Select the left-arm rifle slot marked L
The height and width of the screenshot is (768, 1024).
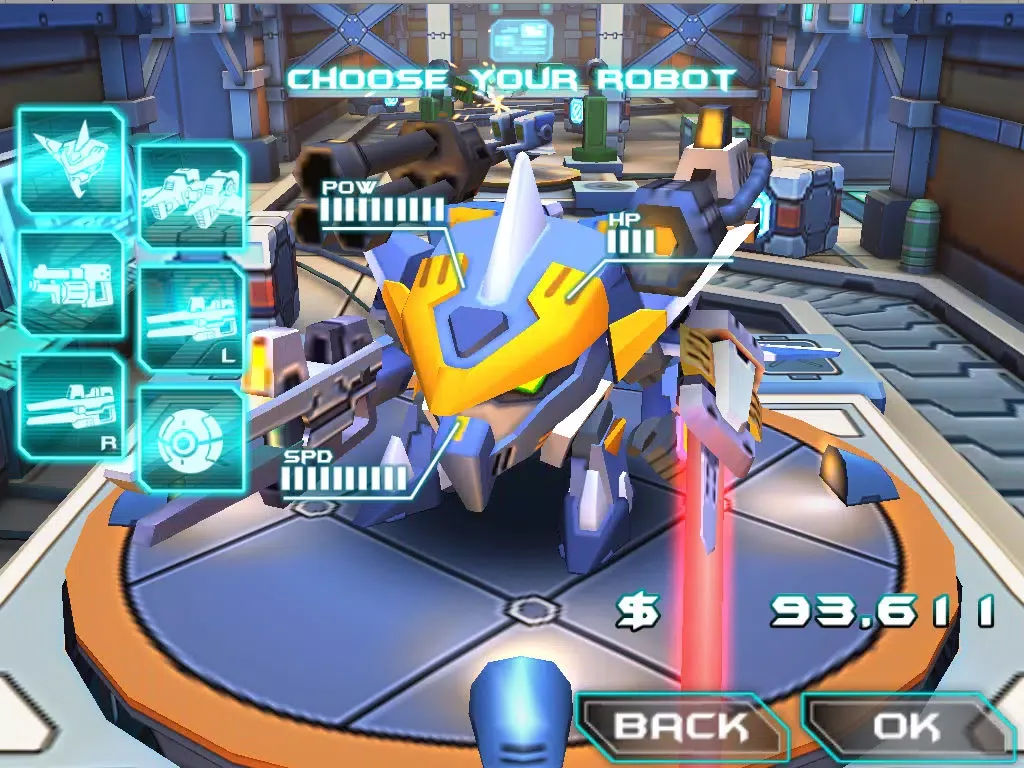(190, 320)
